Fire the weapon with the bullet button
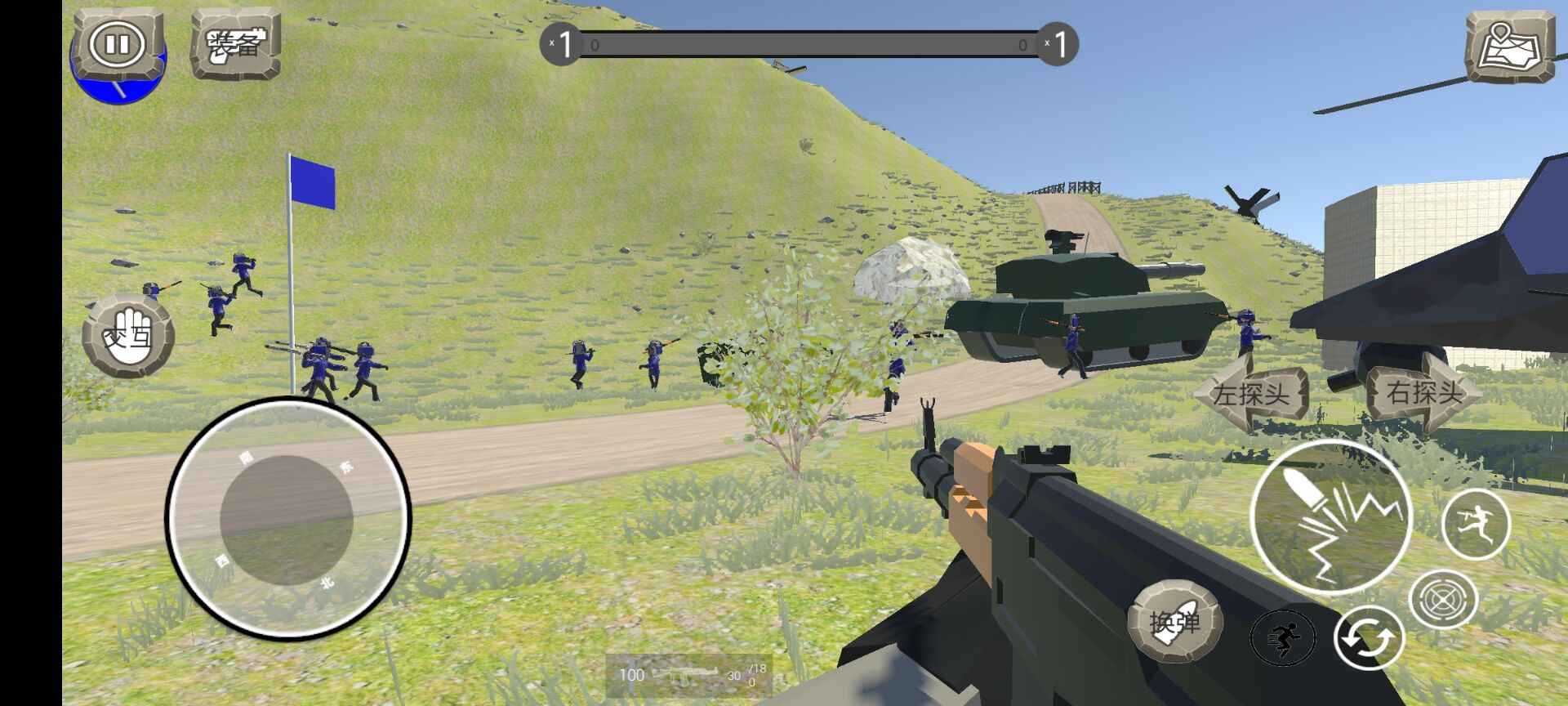 [x=1330, y=517]
